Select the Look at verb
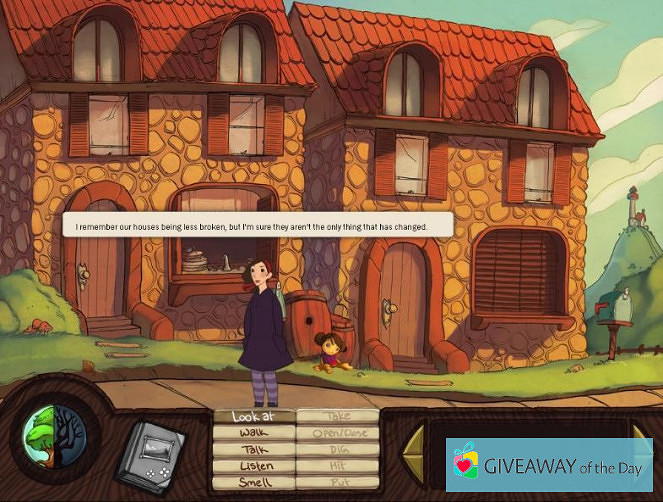Image resolution: width=663 pixels, height=502 pixels. pyautogui.click(x=254, y=416)
